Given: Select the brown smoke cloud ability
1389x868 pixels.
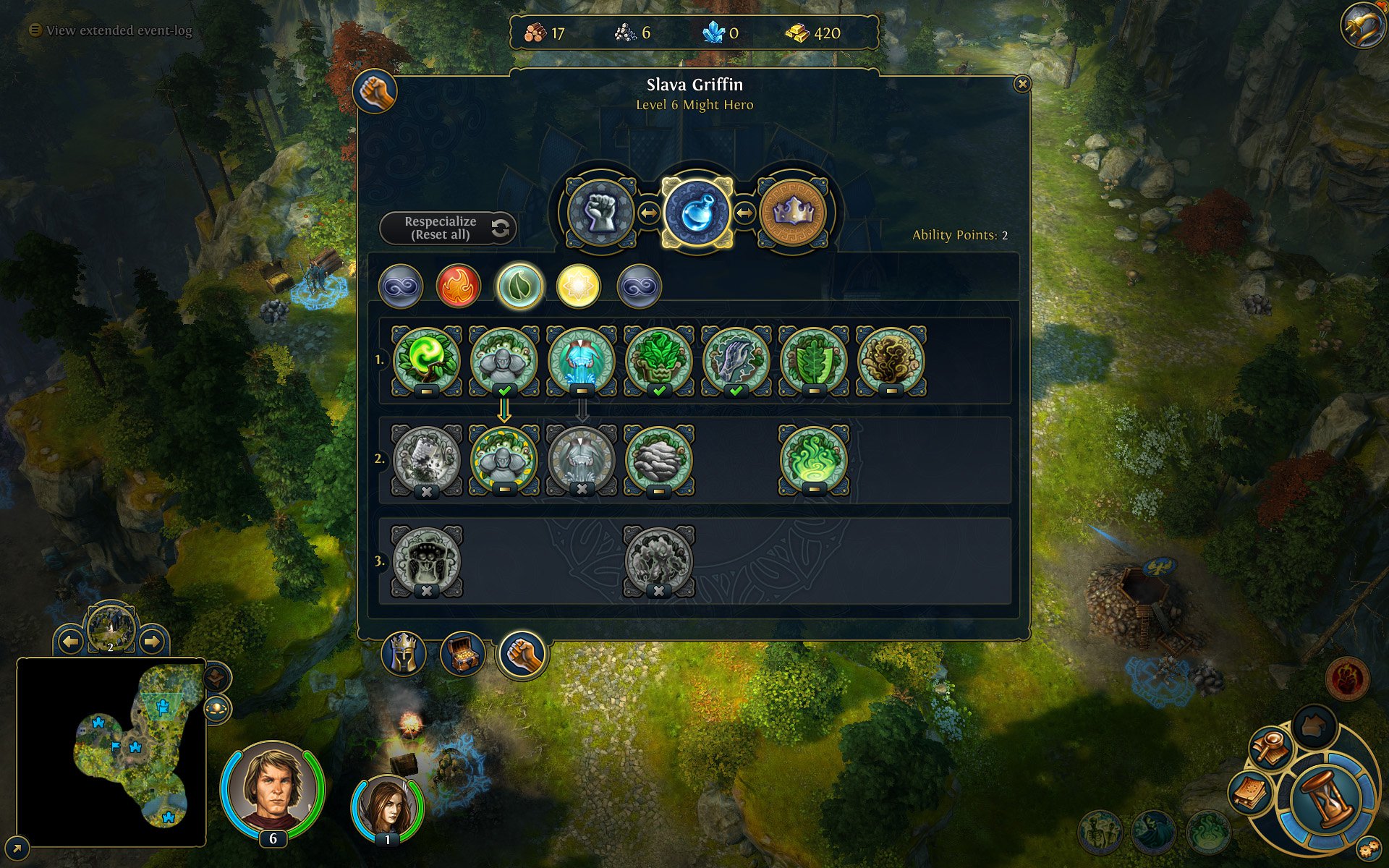Looking at the screenshot, I should coord(891,359).
